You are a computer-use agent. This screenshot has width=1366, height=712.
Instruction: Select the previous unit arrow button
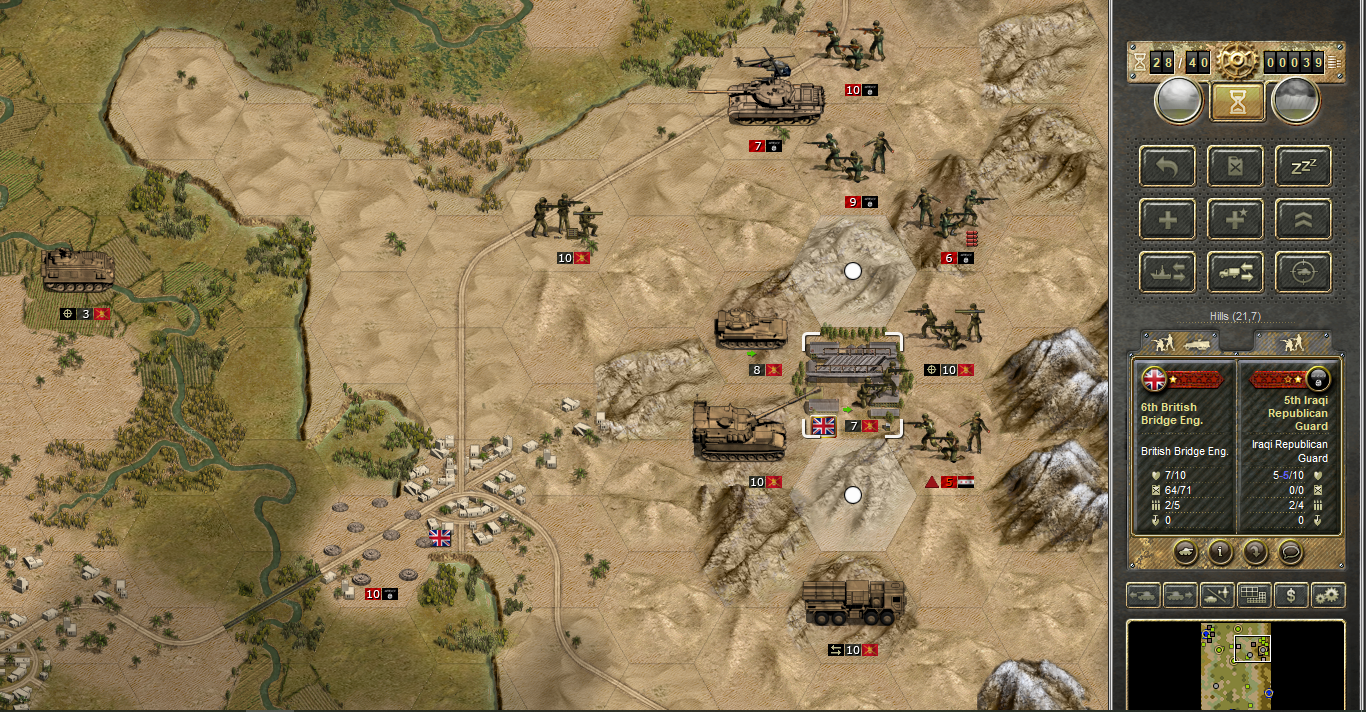tap(1143, 596)
